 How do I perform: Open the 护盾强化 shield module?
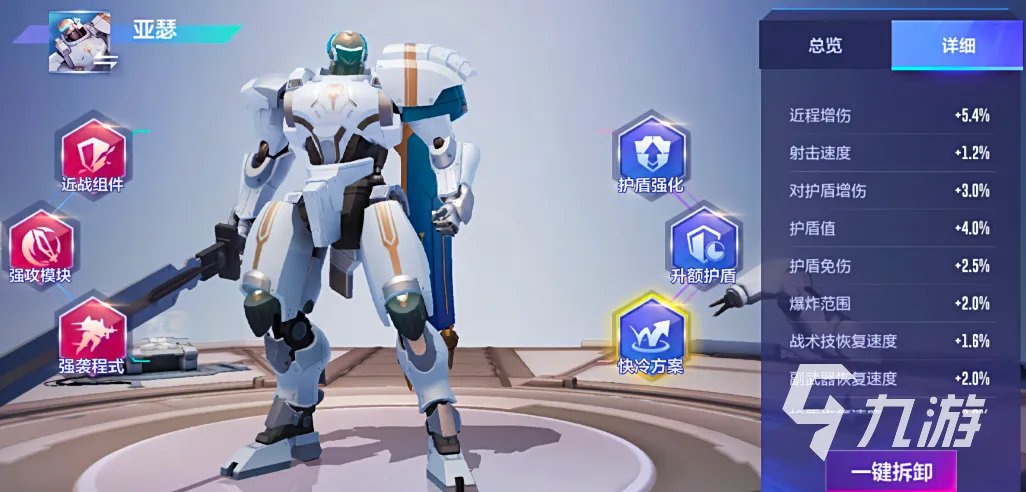(650, 153)
